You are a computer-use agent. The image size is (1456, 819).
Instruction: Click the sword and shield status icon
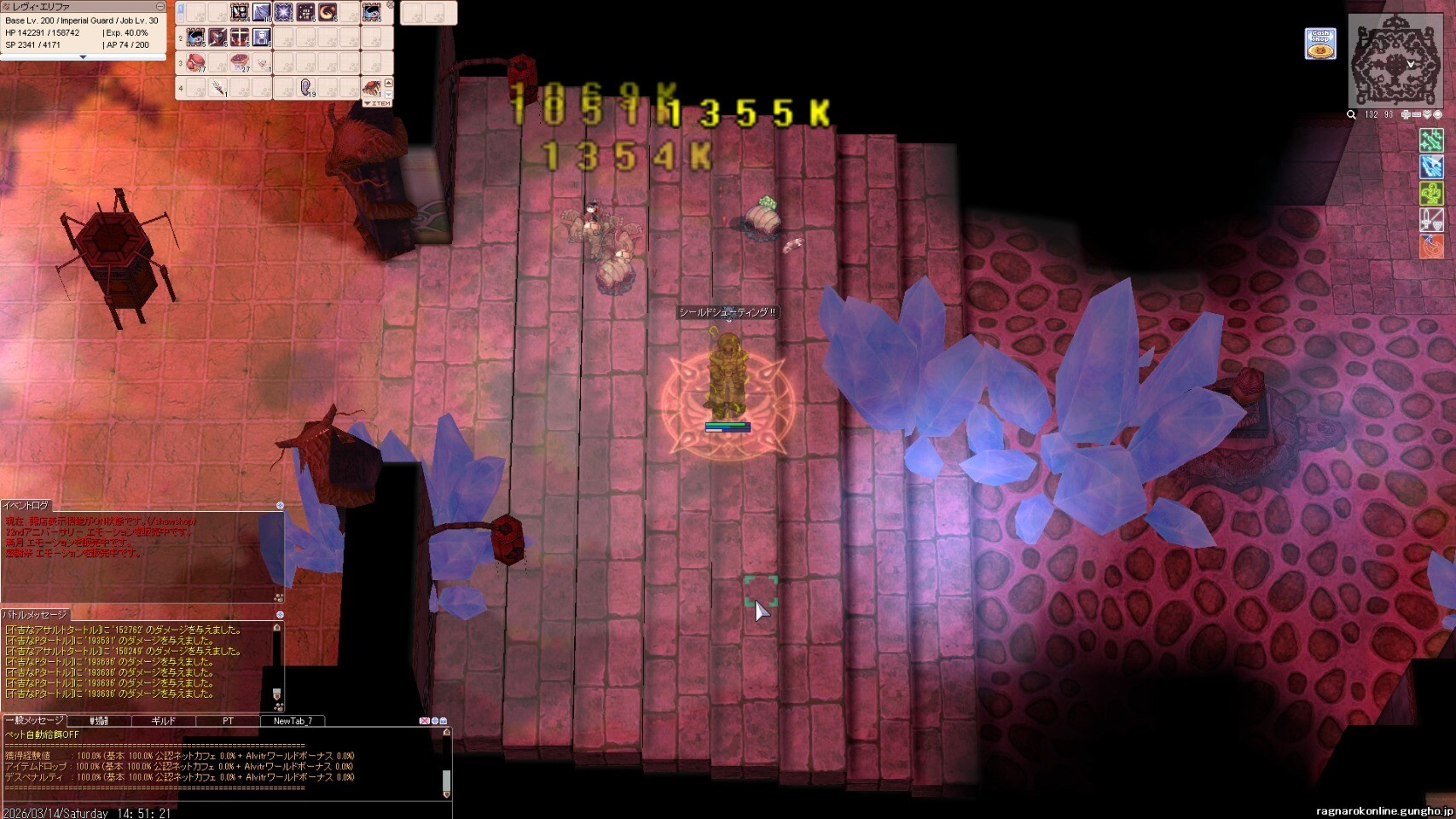click(1430, 220)
